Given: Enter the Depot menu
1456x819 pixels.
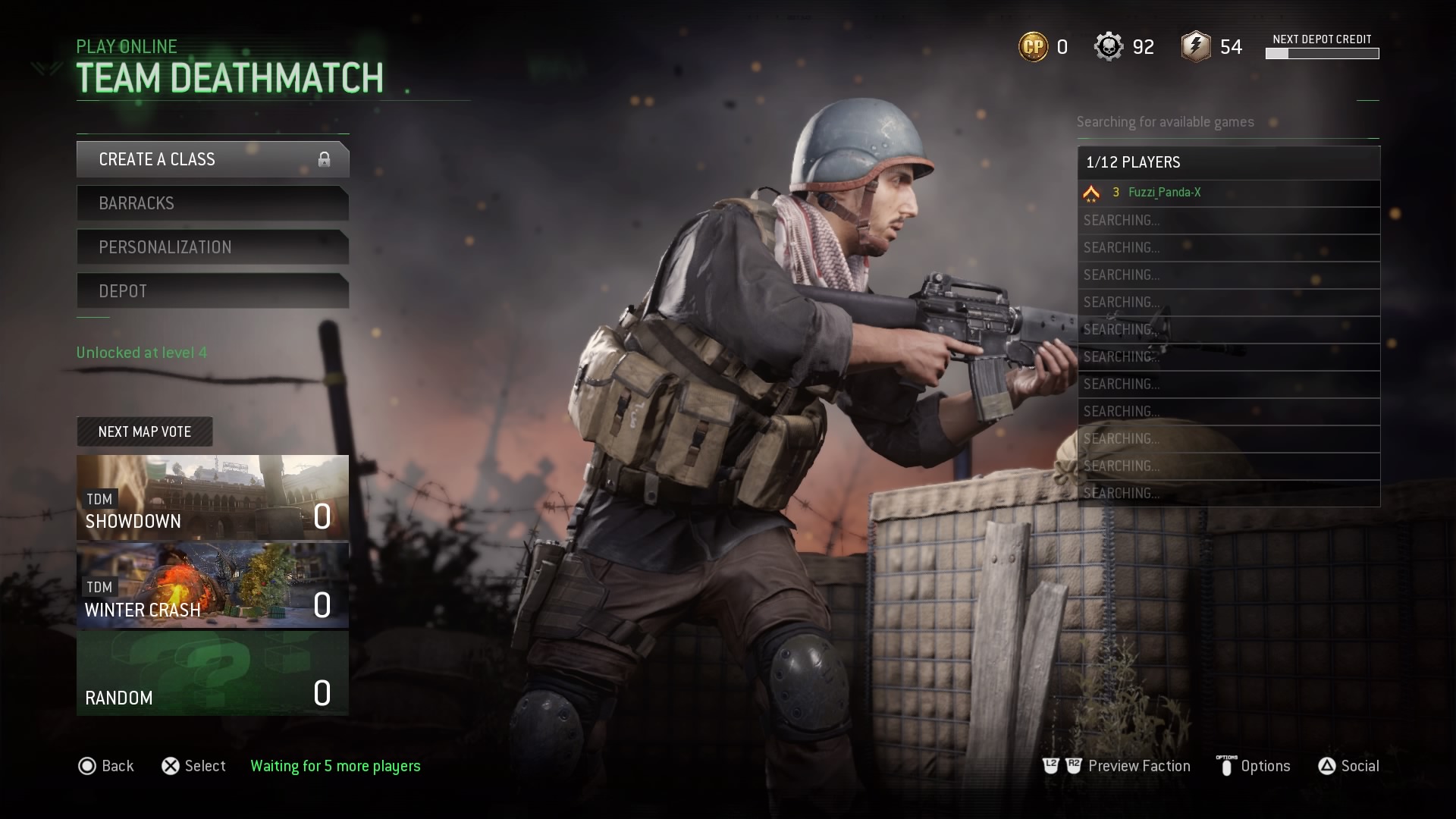Looking at the screenshot, I should coord(212,291).
